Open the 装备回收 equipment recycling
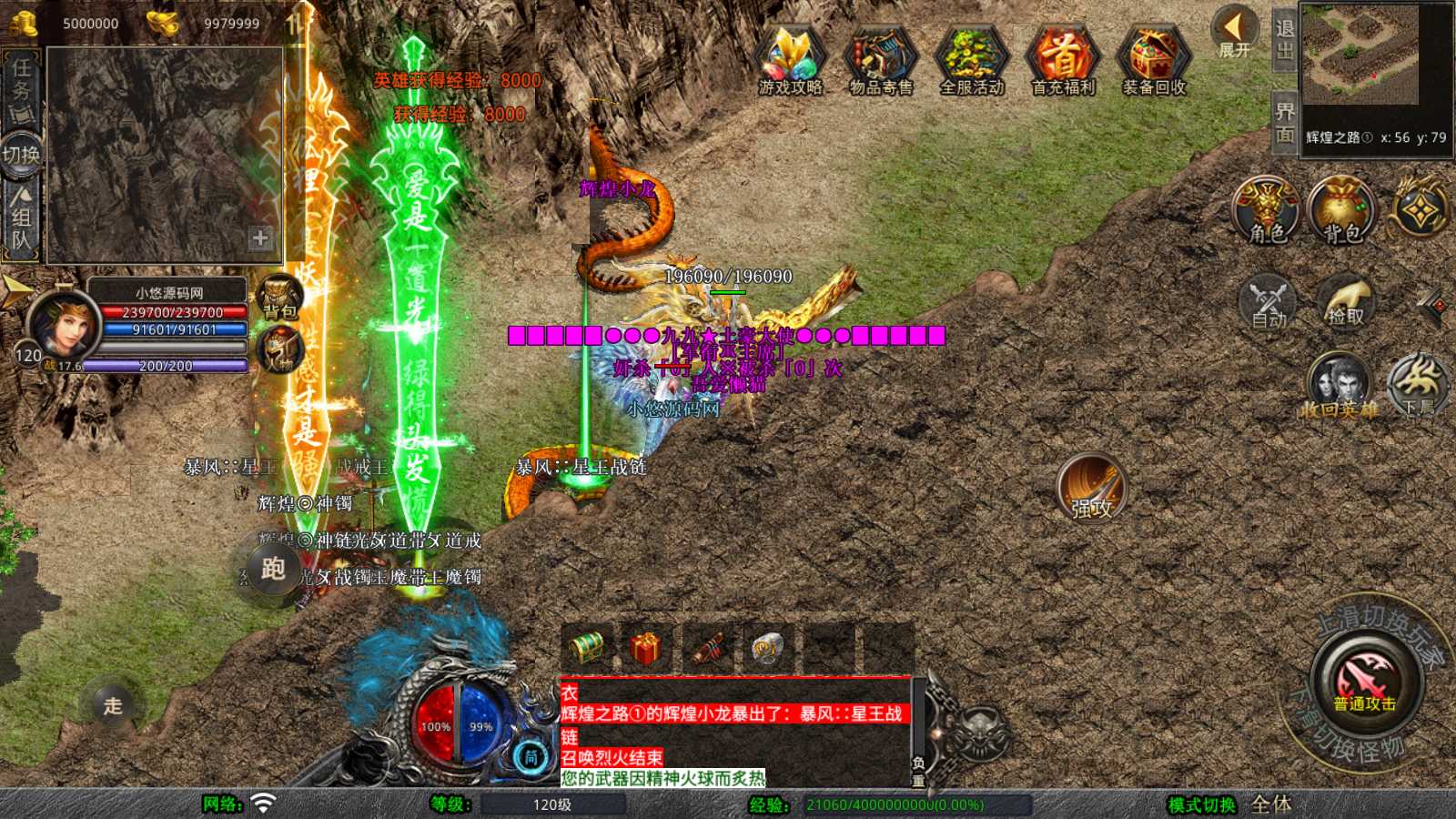 click(x=1153, y=60)
